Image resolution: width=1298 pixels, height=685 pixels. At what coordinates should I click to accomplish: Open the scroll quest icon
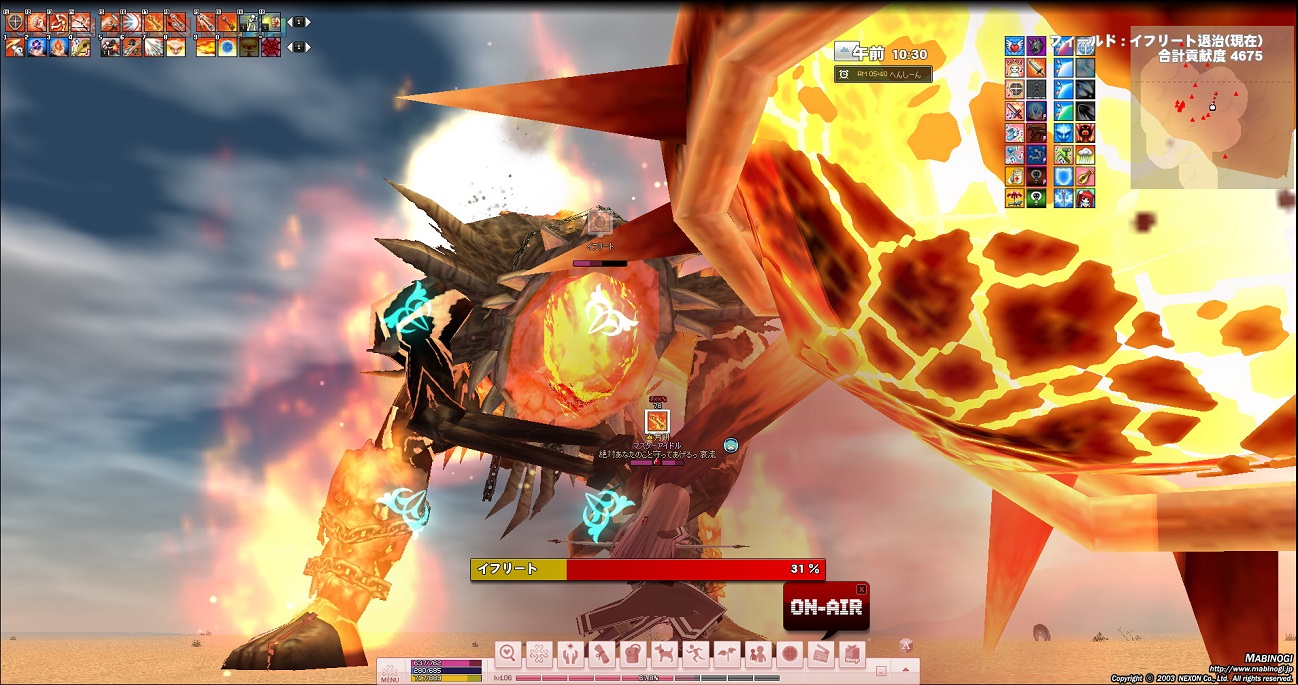602,654
